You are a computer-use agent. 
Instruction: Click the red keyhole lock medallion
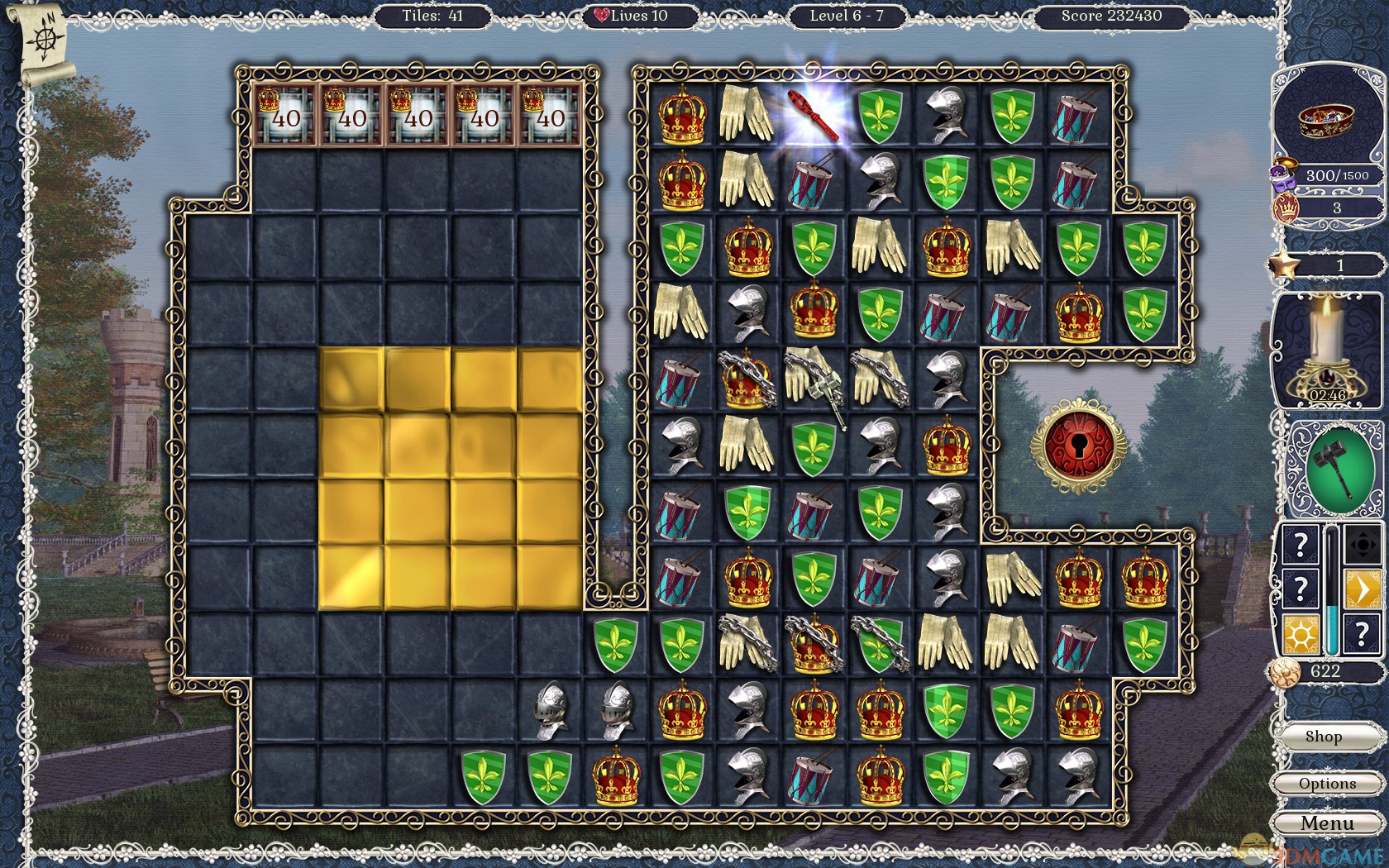click(1078, 447)
